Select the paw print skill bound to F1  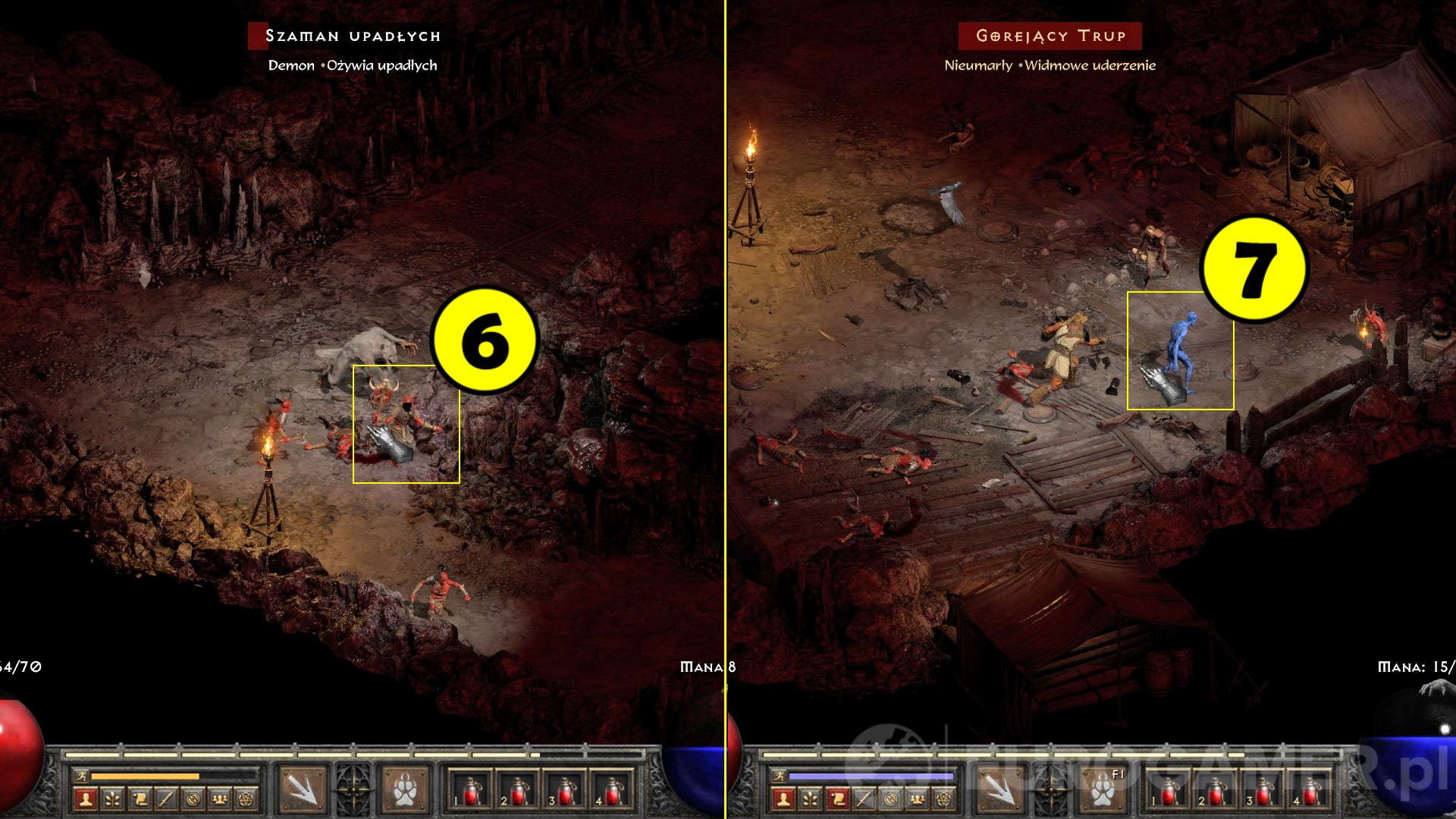coord(1103,792)
